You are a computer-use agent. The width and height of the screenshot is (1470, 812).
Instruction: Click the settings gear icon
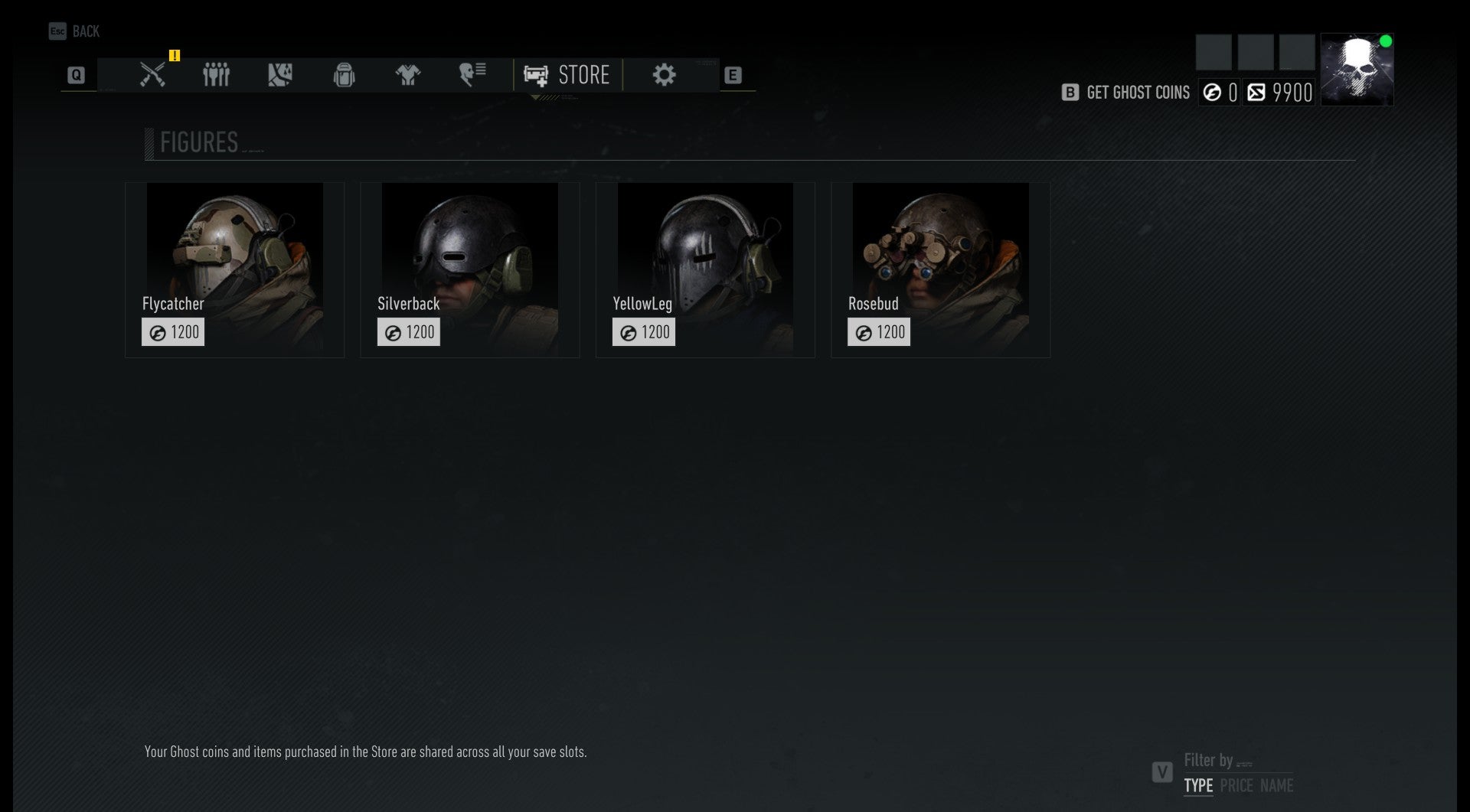coord(665,73)
